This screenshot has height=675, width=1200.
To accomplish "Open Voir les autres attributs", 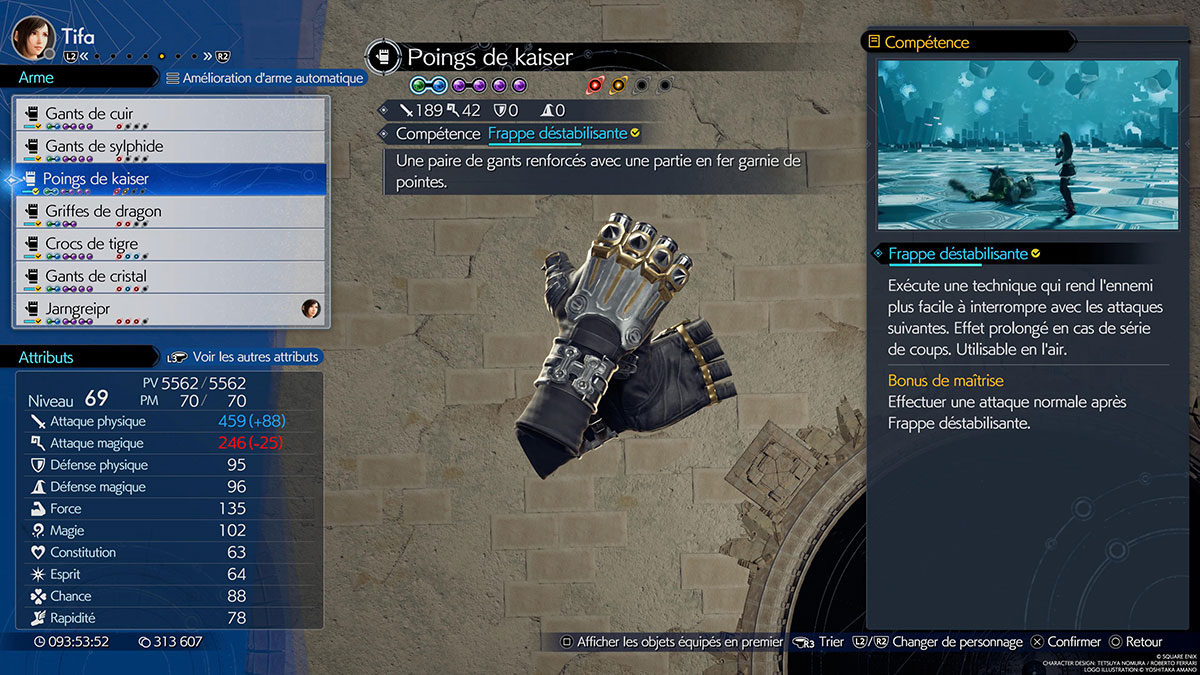I will [244, 357].
